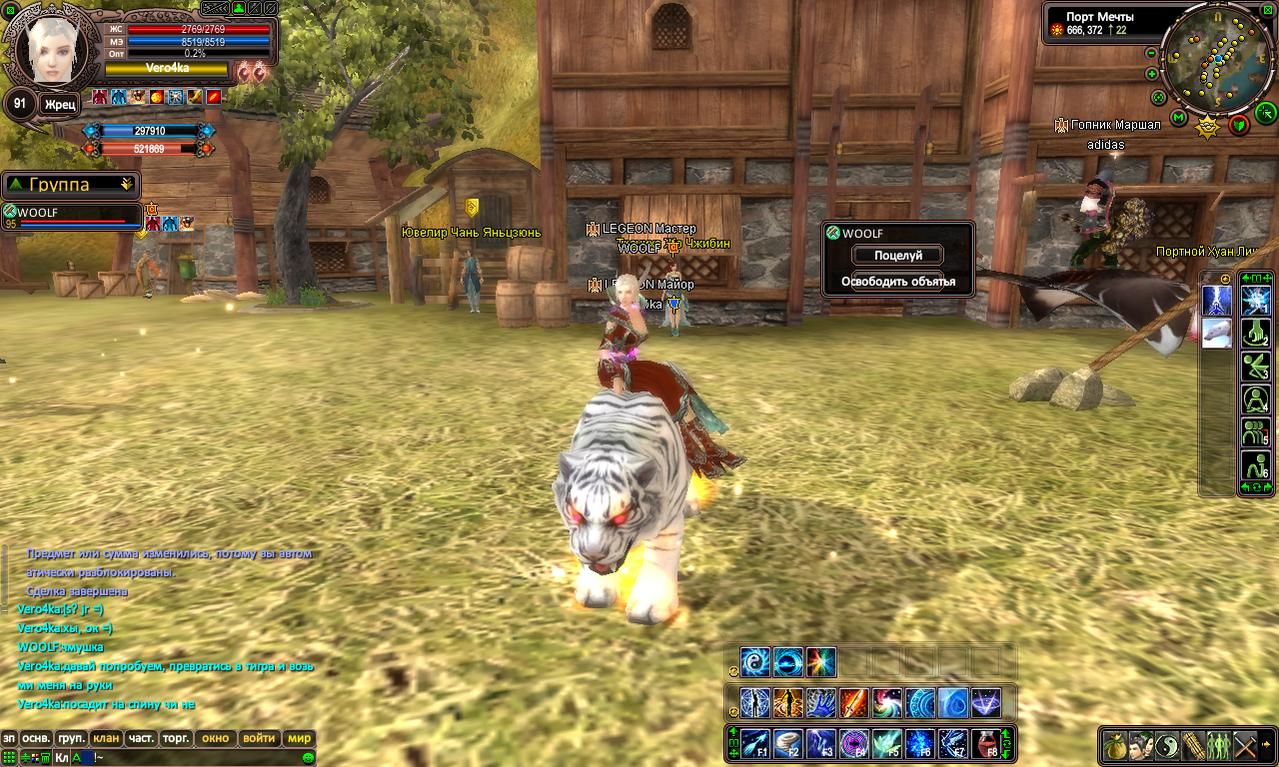Open the world map with M button
The width and height of the screenshot is (1279, 767).
pos(1179,119)
